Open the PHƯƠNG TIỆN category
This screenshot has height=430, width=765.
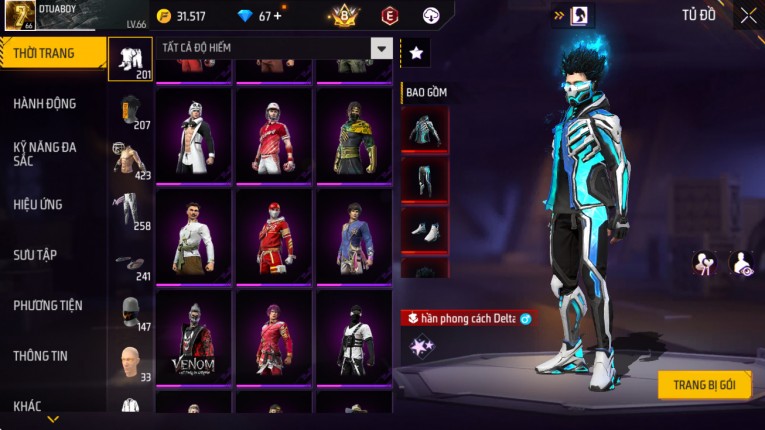click(x=48, y=305)
